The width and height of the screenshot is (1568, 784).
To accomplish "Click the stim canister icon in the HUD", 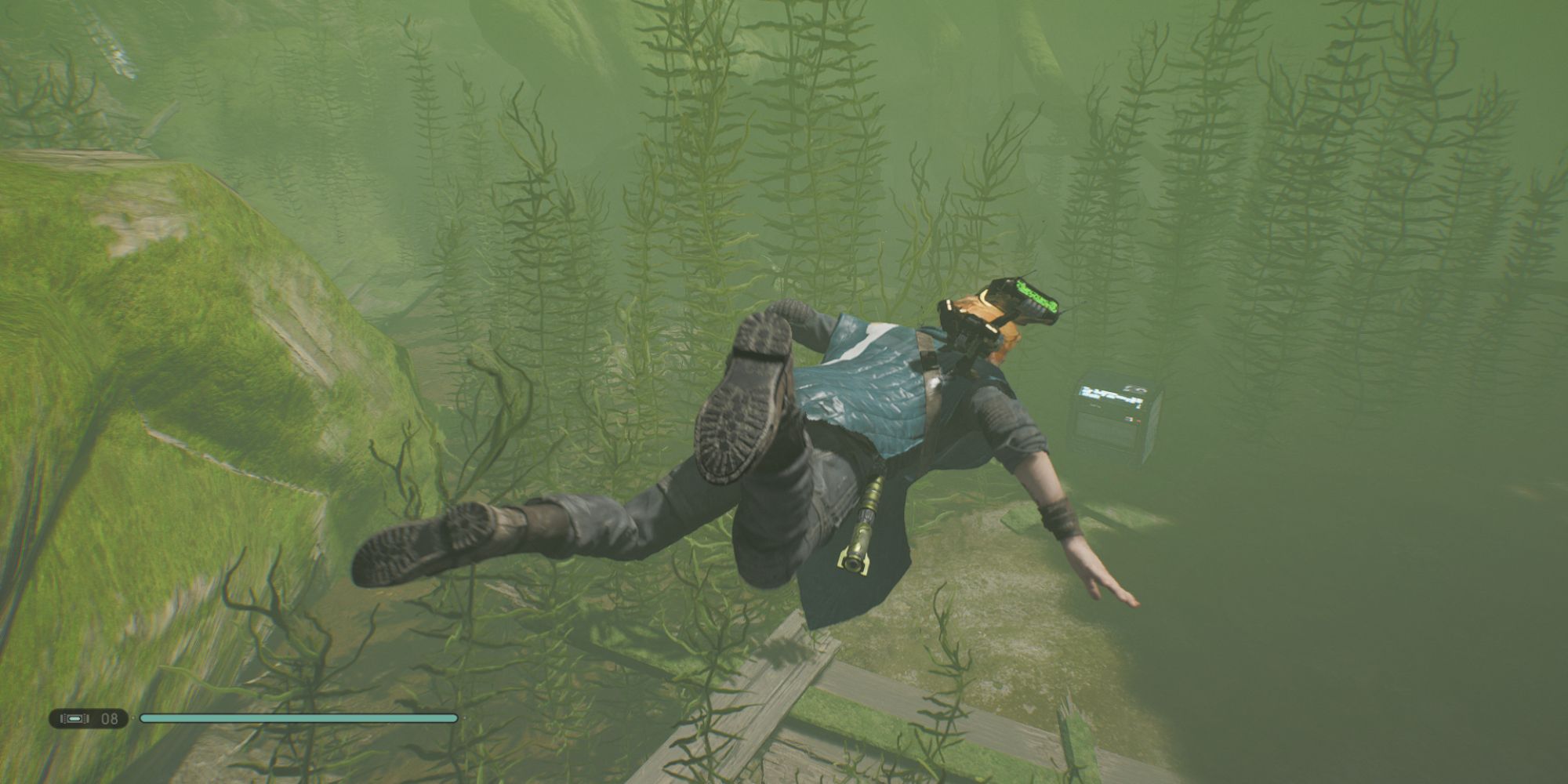I will (x=74, y=718).
